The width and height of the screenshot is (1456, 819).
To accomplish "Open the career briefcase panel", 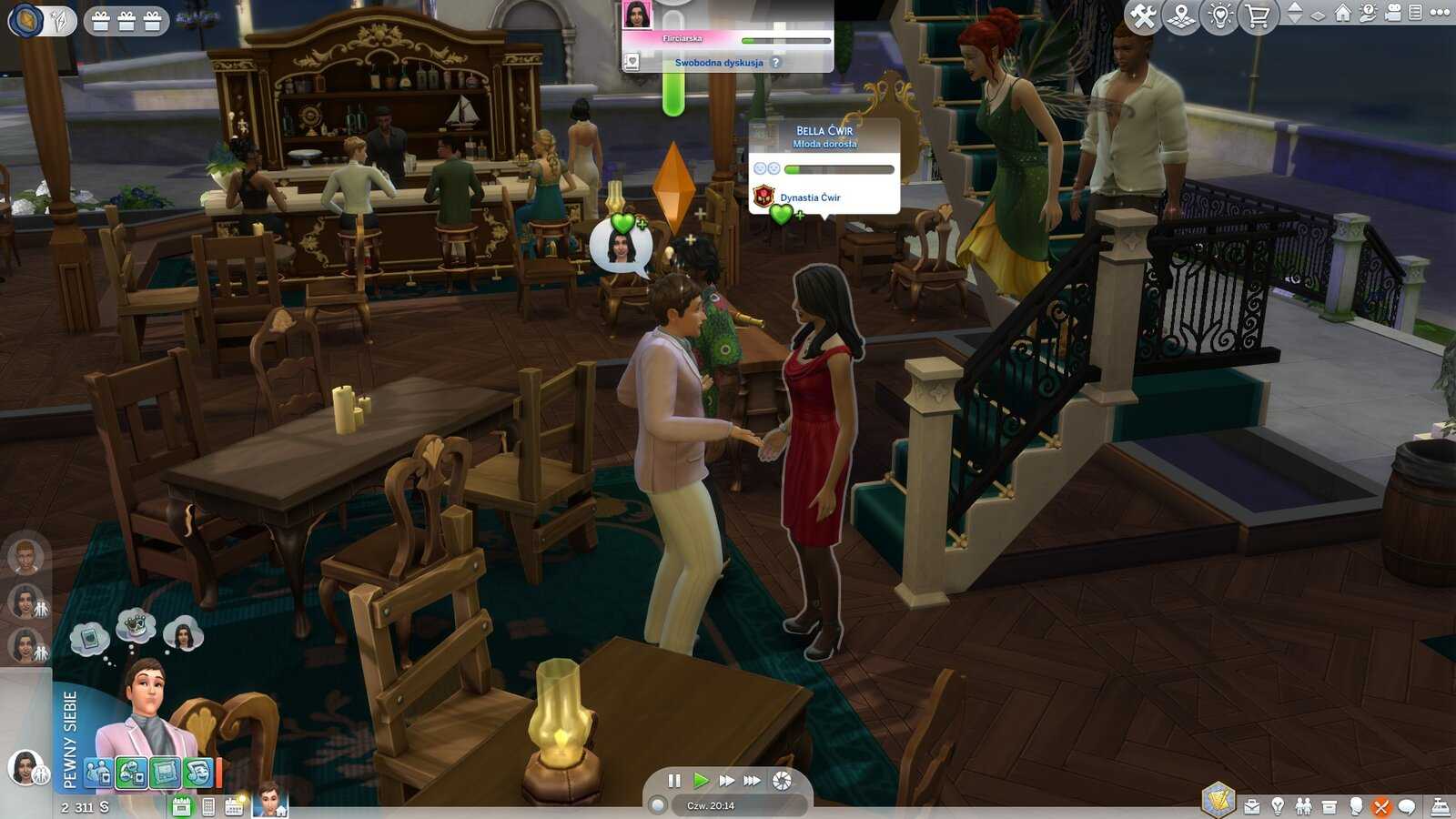I will coord(1252,806).
